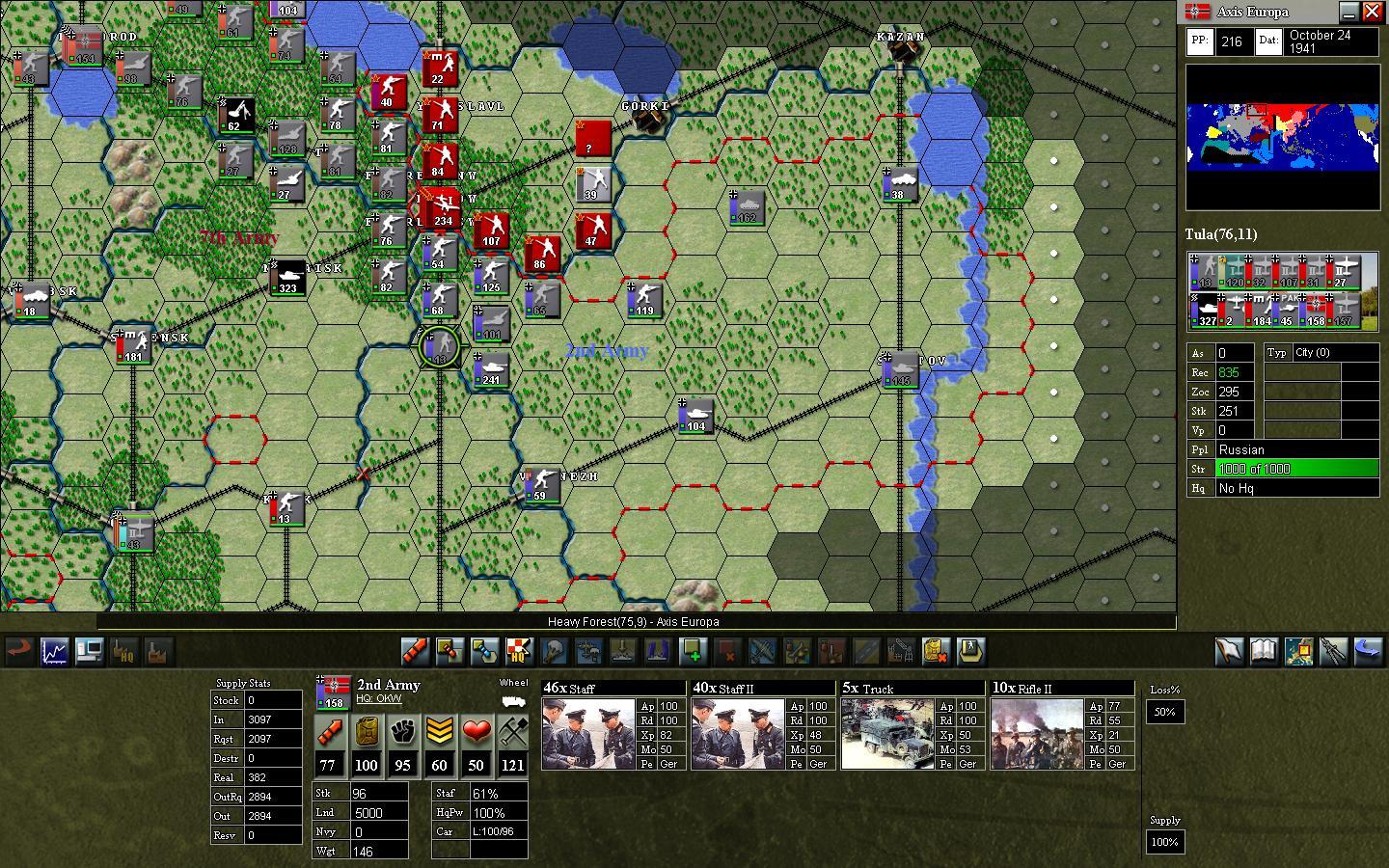Open the statistics graph icon
The image size is (1389, 868).
click(54, 651)
